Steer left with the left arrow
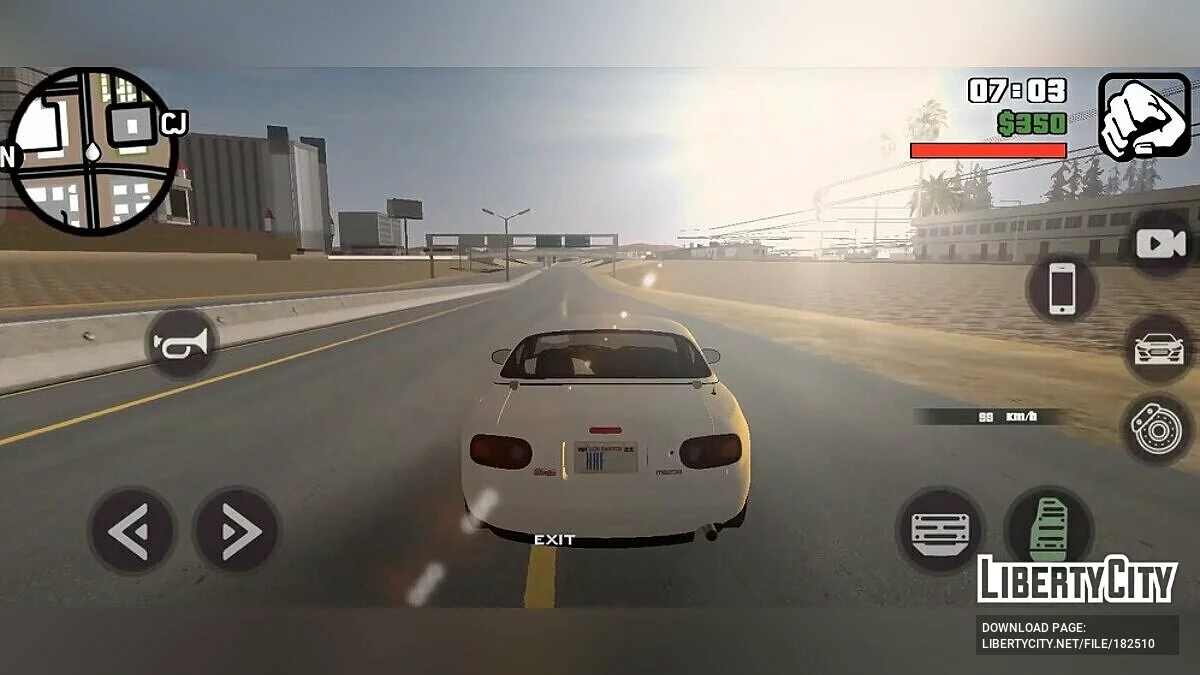The width and height of the screenshot is (1200, 675). tap(131, 530)
